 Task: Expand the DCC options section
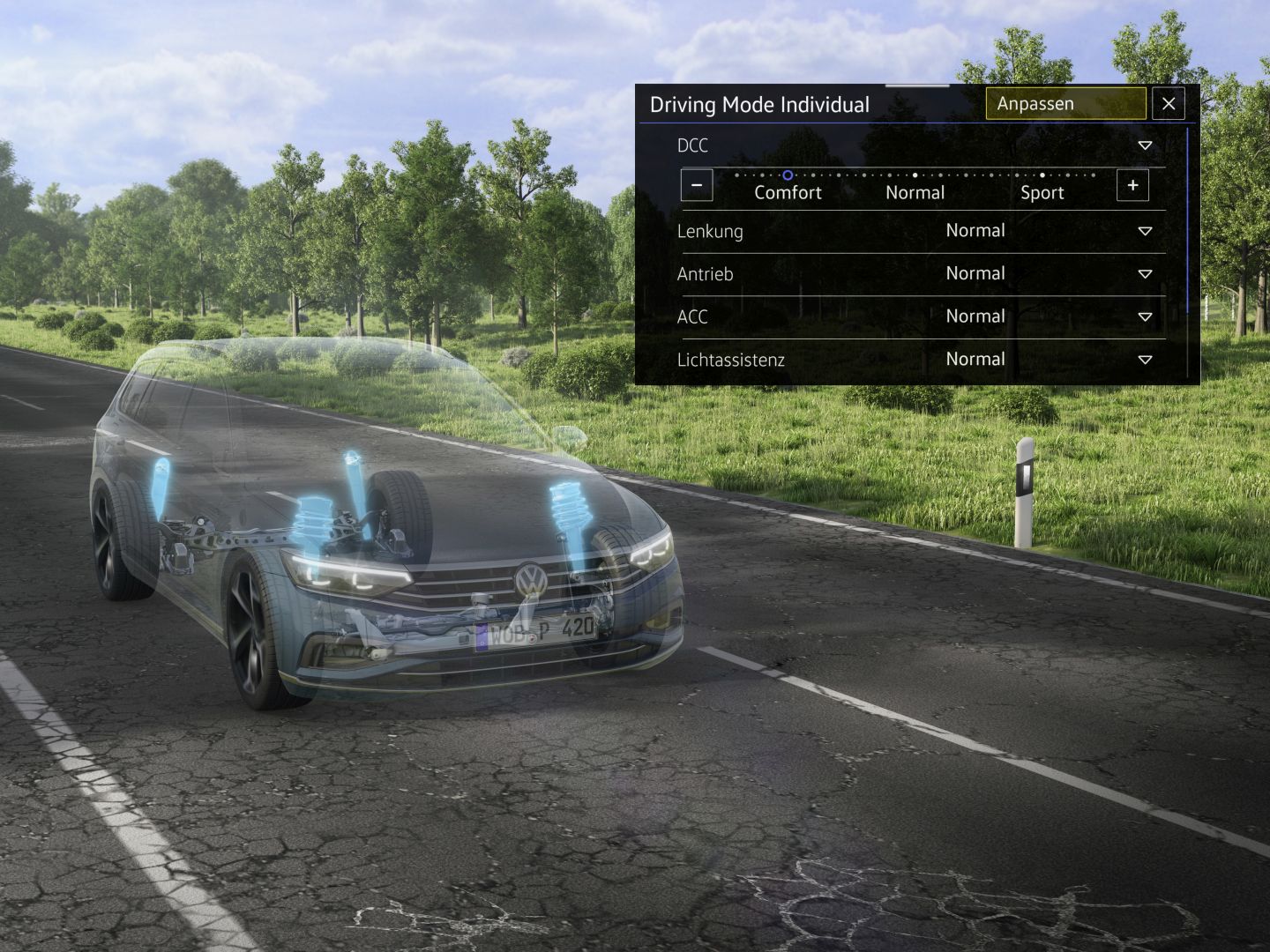tap(1145, 146)
